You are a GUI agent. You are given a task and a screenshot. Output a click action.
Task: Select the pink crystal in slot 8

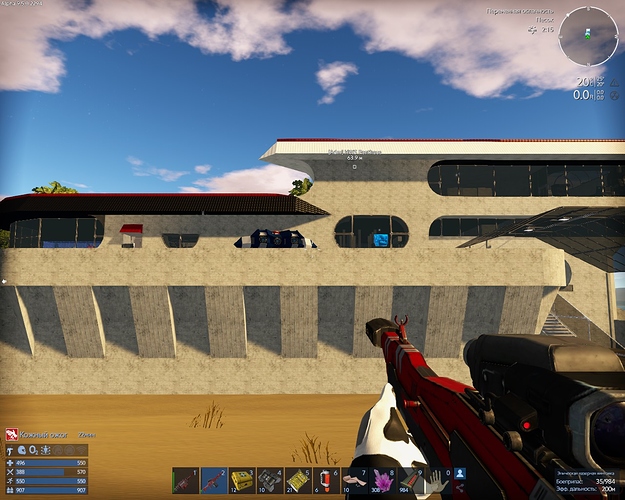382,481
